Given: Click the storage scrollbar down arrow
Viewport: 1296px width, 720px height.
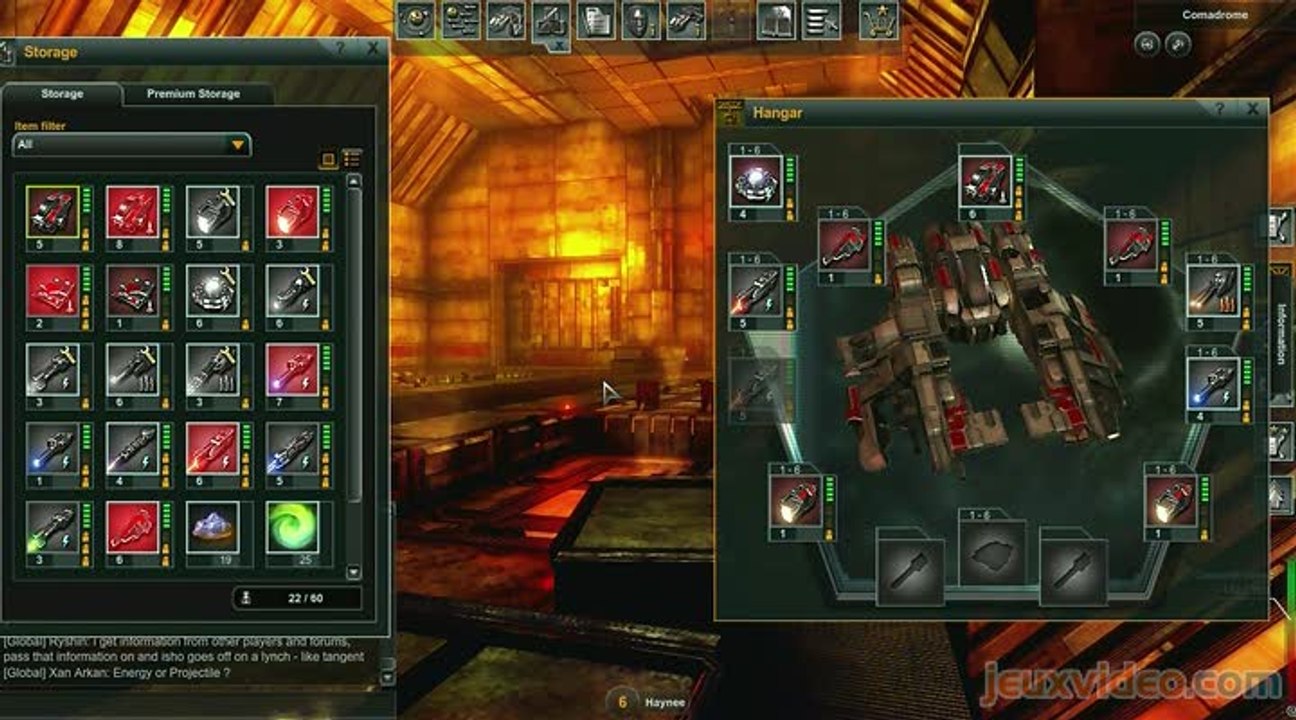Looking at the screenshot, I should 353,572.
